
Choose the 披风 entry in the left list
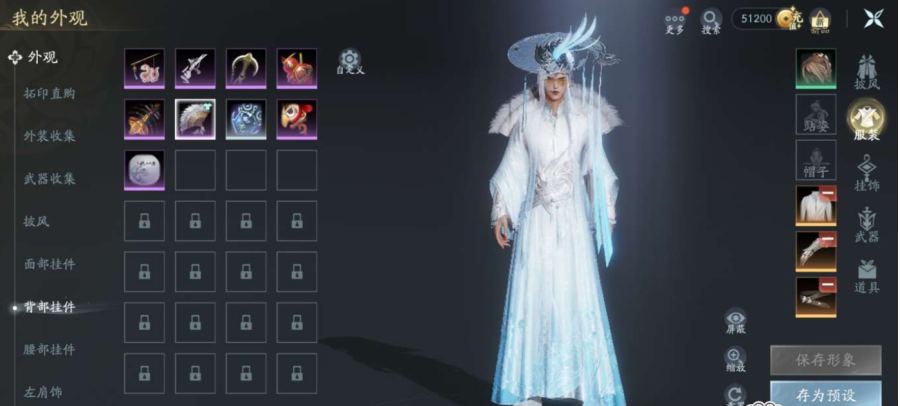[36, 220]
